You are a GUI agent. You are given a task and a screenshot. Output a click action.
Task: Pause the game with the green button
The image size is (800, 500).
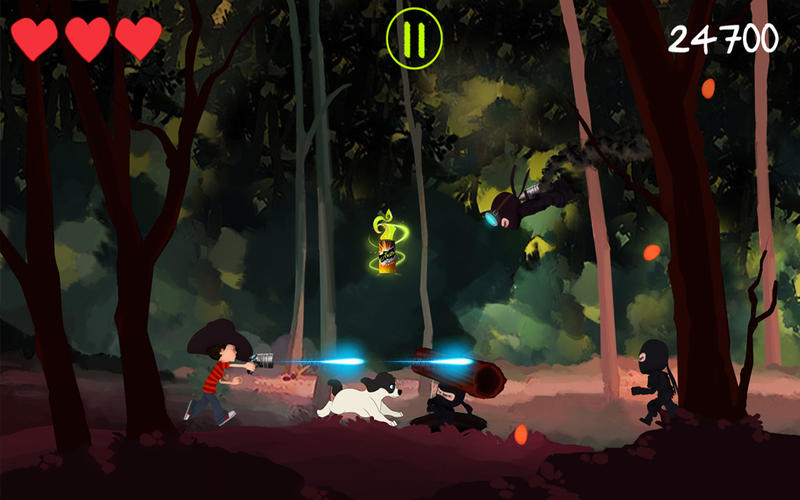[x=414, y=38]
